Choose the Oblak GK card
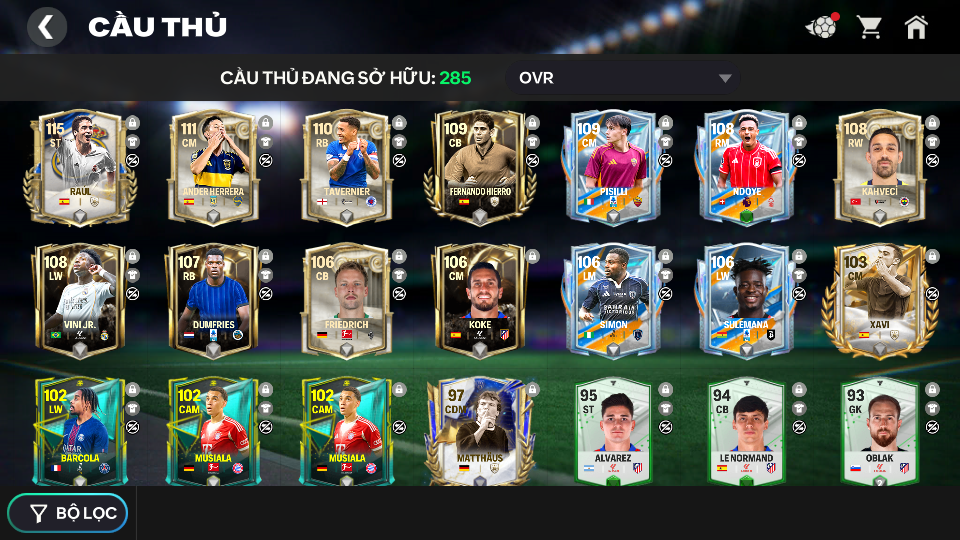This screenshot has width=960, height=540. 878,431
